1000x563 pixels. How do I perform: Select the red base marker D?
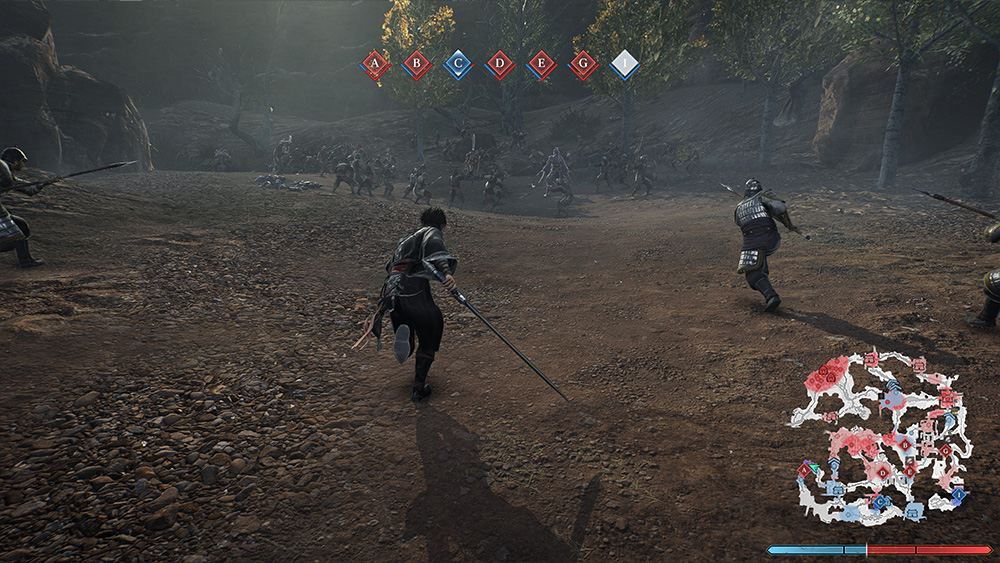point(500,65)
